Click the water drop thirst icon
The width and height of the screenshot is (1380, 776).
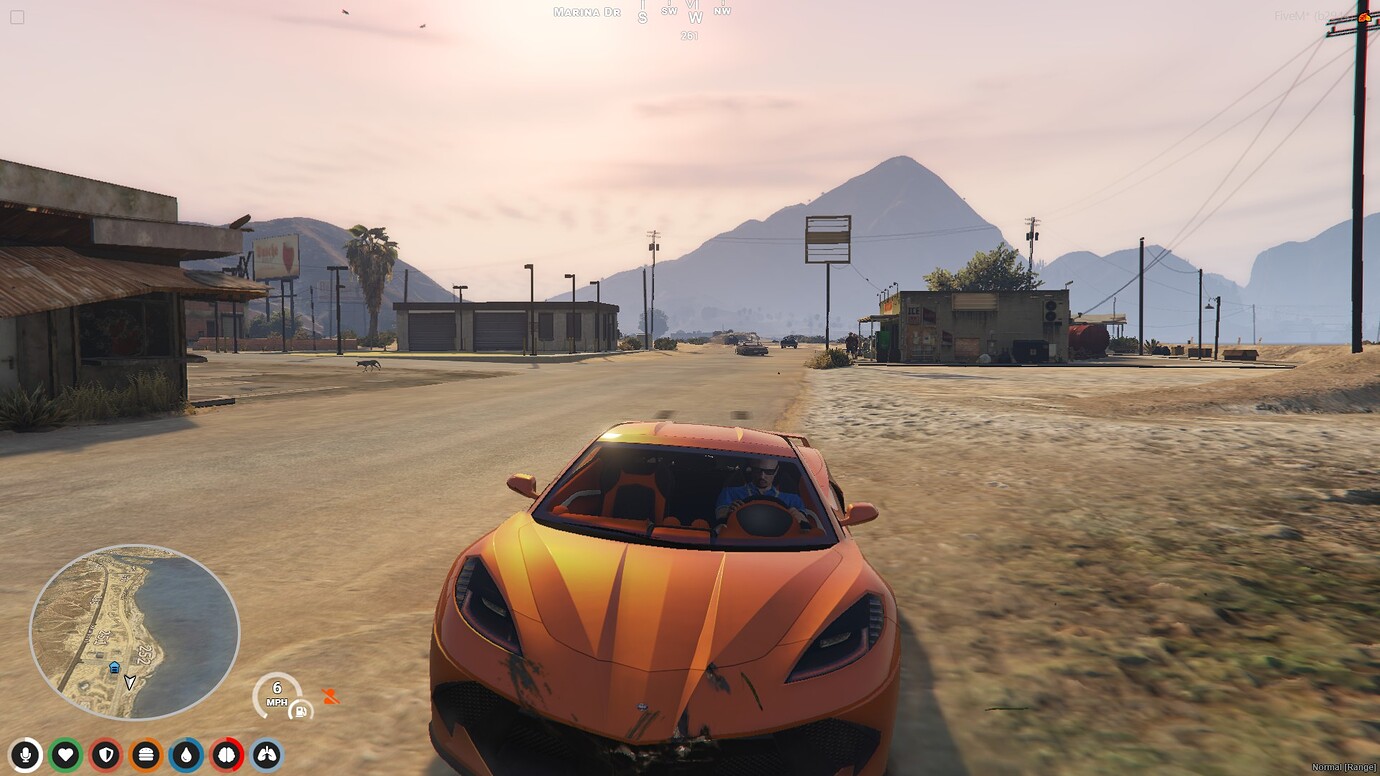[x=187, y=755]
